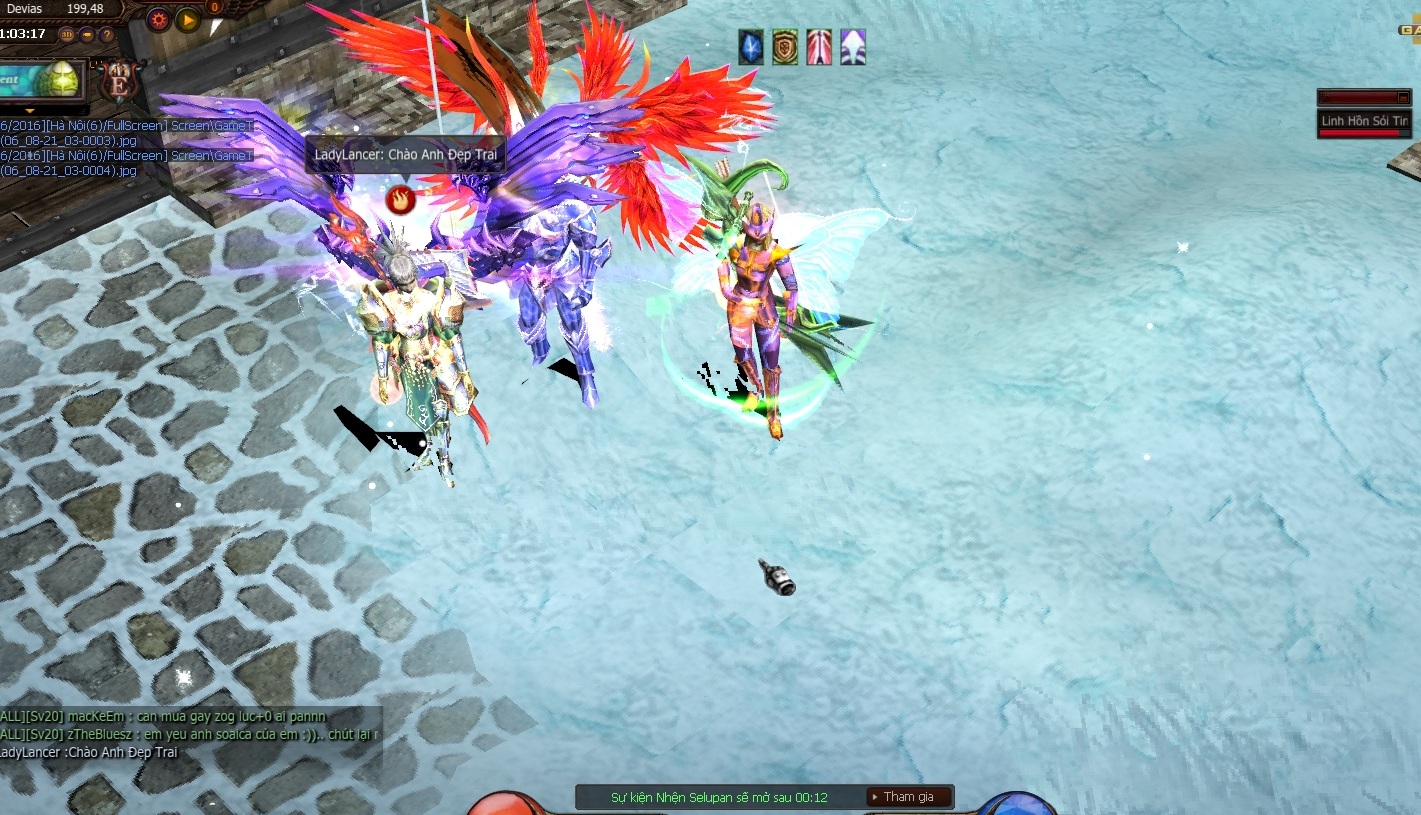1421x815 pixels.
Task: Open settings with the orange gear icon
Action: (158, 18)
